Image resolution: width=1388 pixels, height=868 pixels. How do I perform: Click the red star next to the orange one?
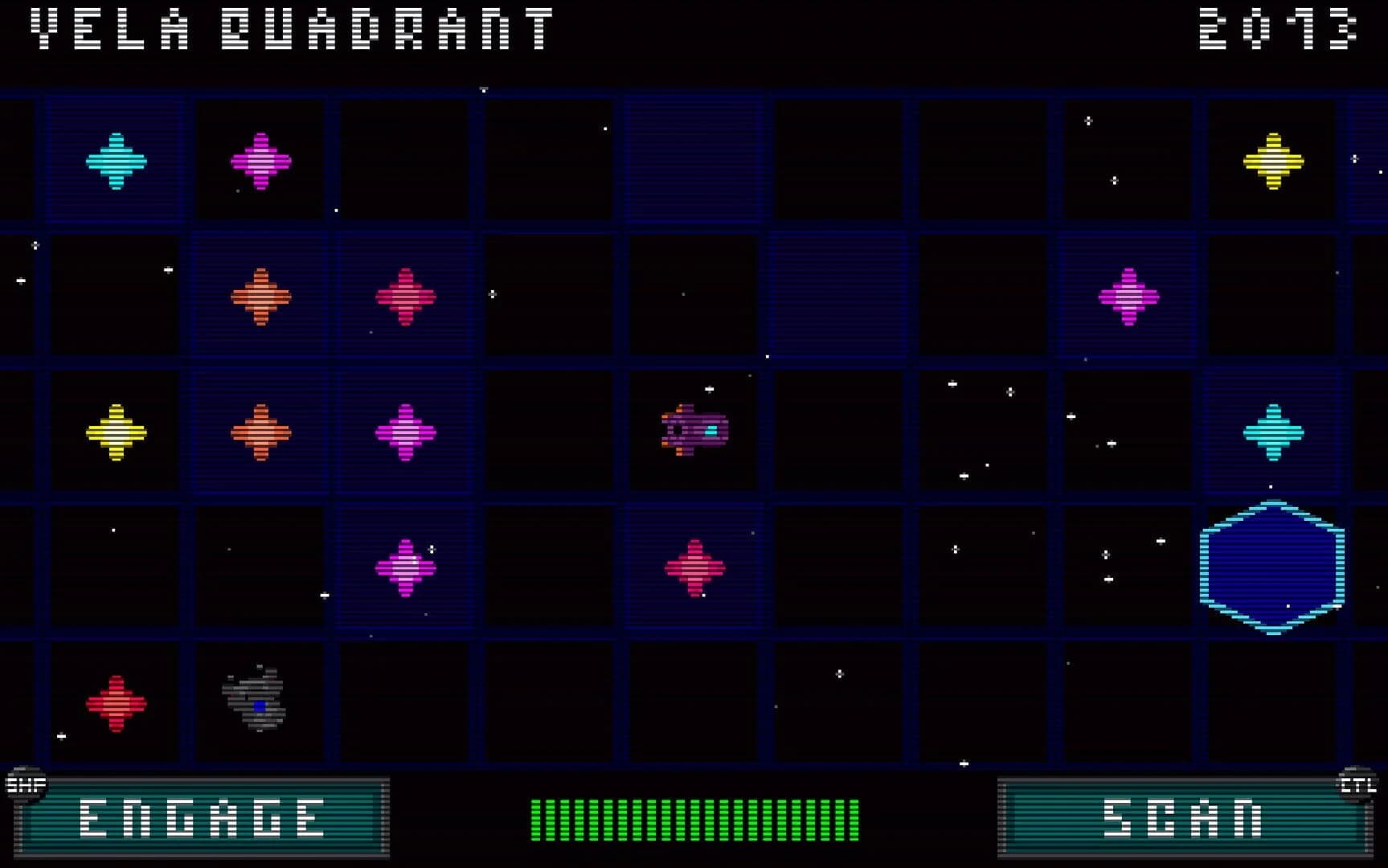[x=406, y=298]
